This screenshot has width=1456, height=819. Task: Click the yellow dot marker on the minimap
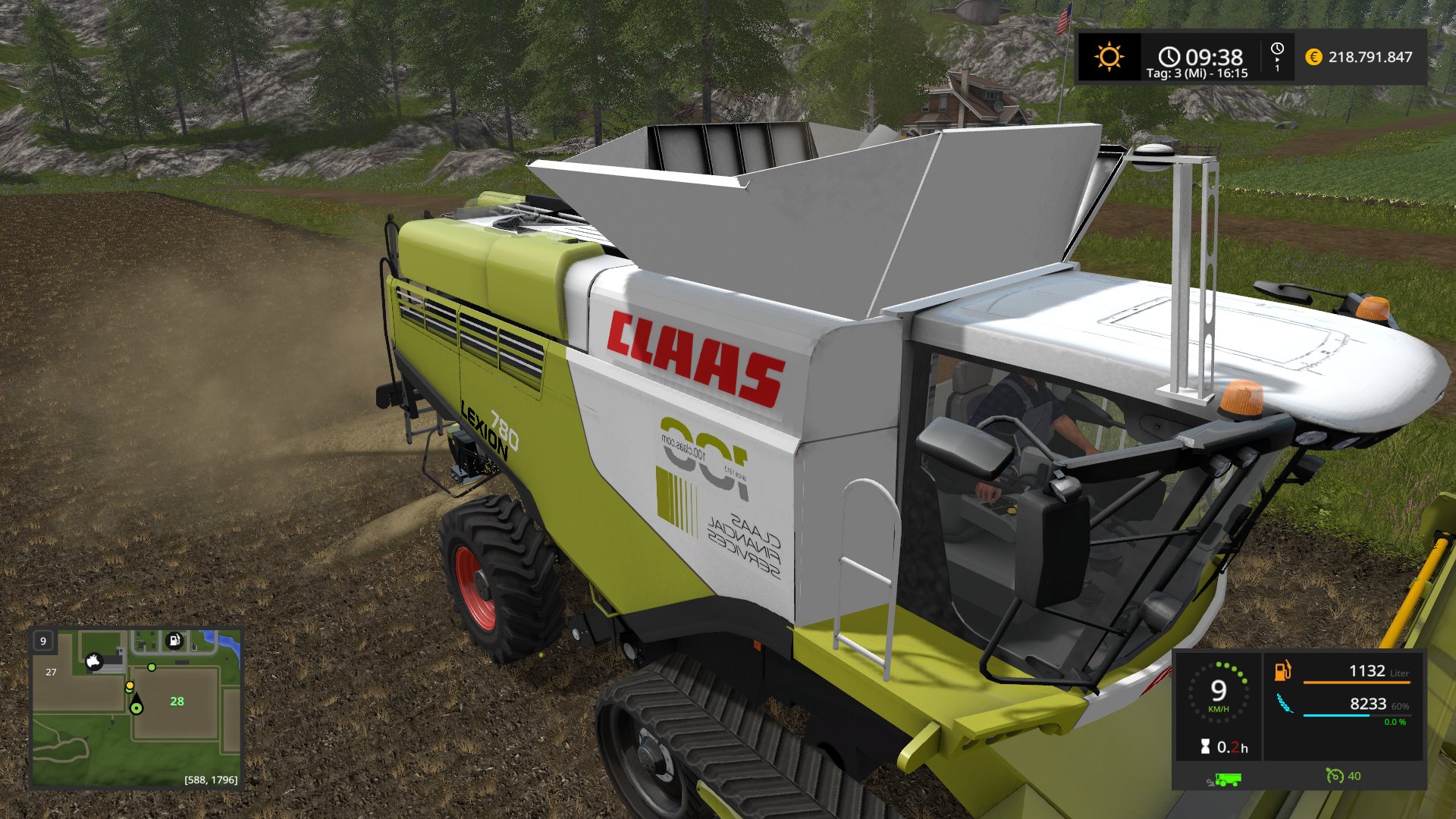tap(130, 686)
